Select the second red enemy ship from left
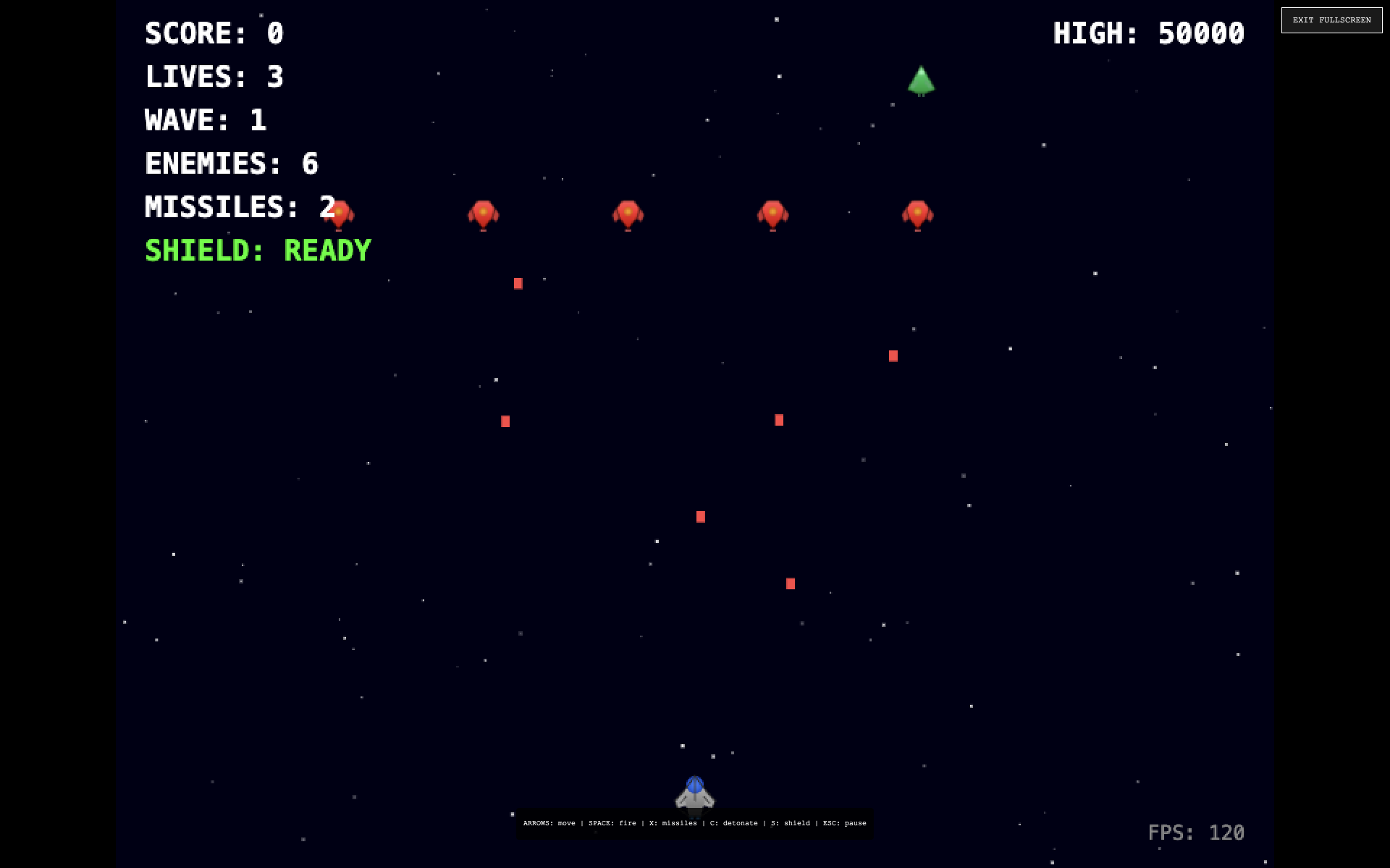Viewport: 1390px width, 868px height. [484, 213]
